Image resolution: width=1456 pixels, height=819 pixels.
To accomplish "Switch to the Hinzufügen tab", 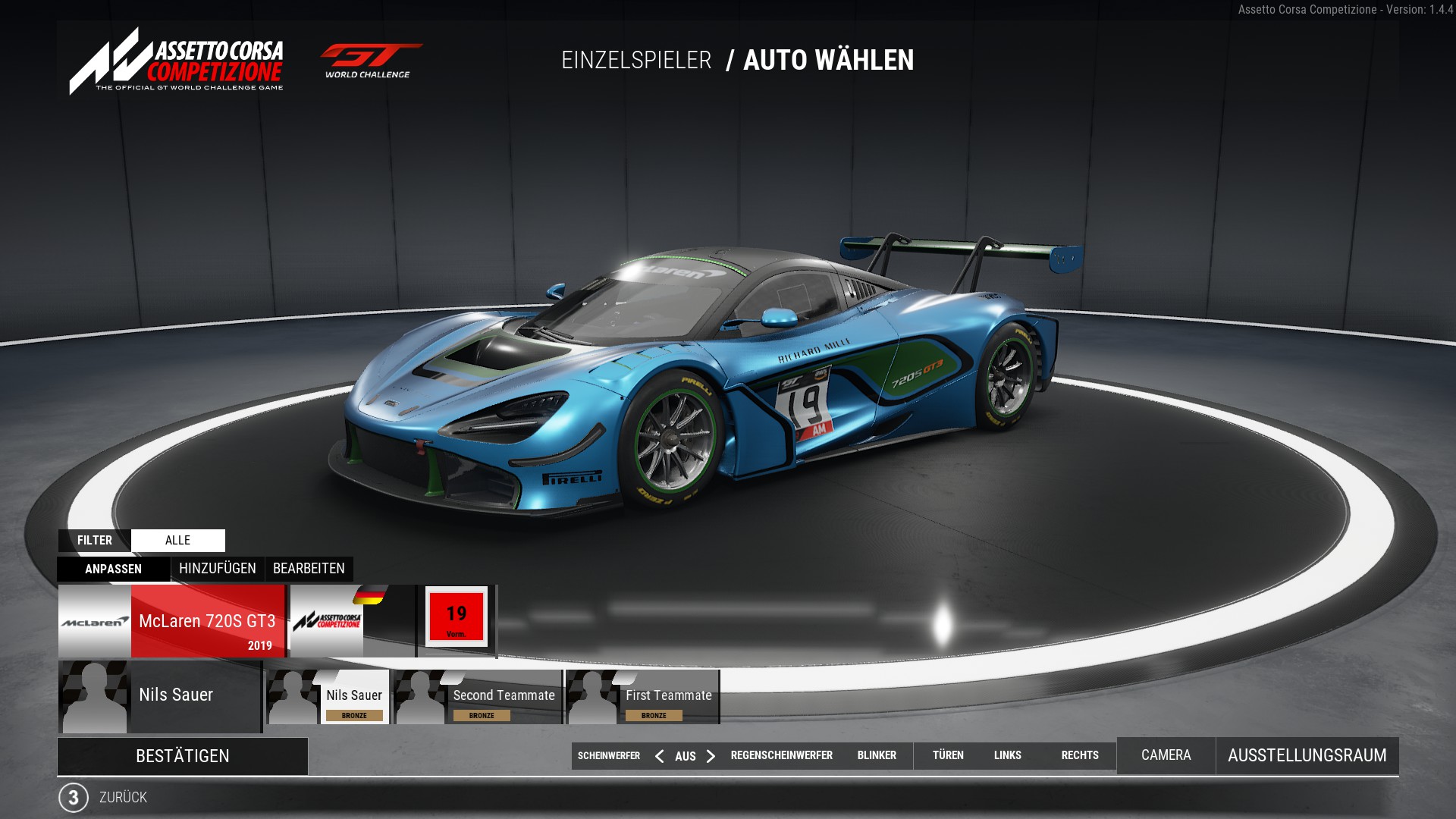I will [218, 569].
